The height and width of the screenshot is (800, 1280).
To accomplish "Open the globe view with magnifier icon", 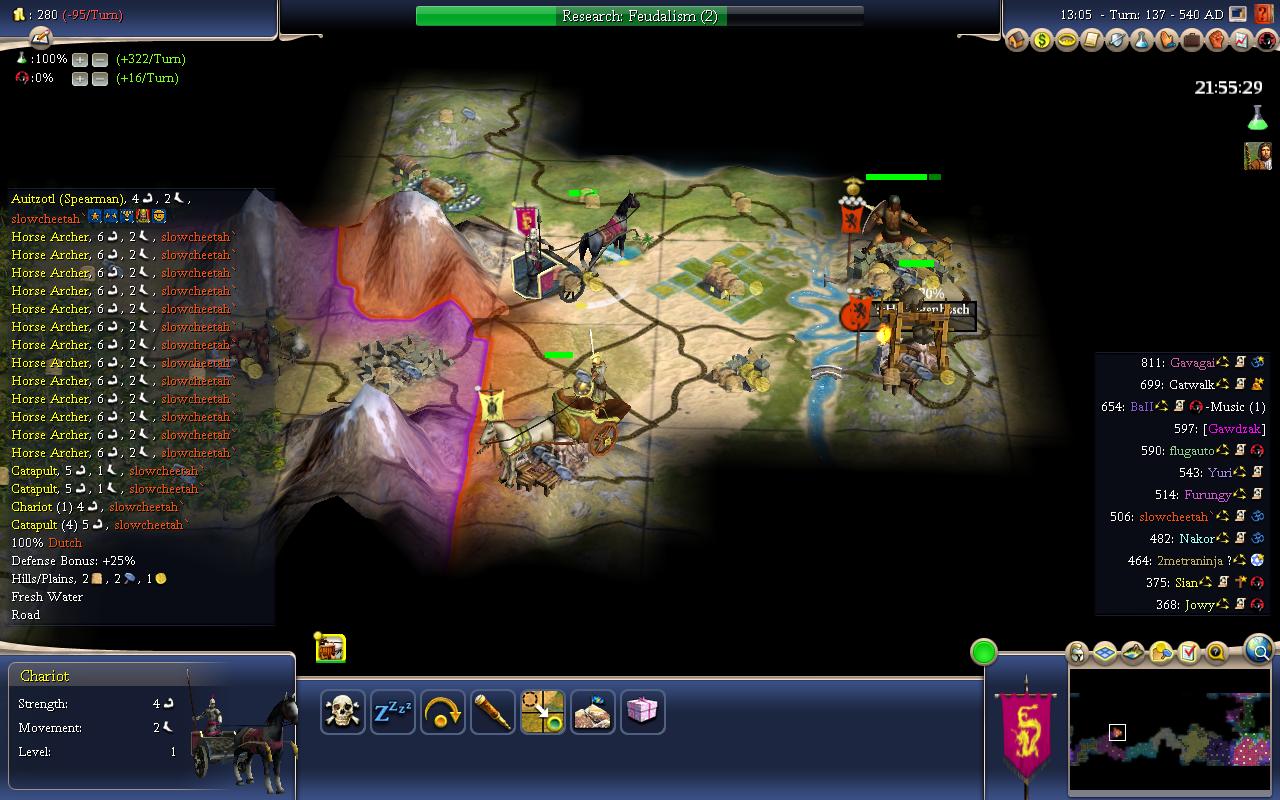I will (1259, 651).
